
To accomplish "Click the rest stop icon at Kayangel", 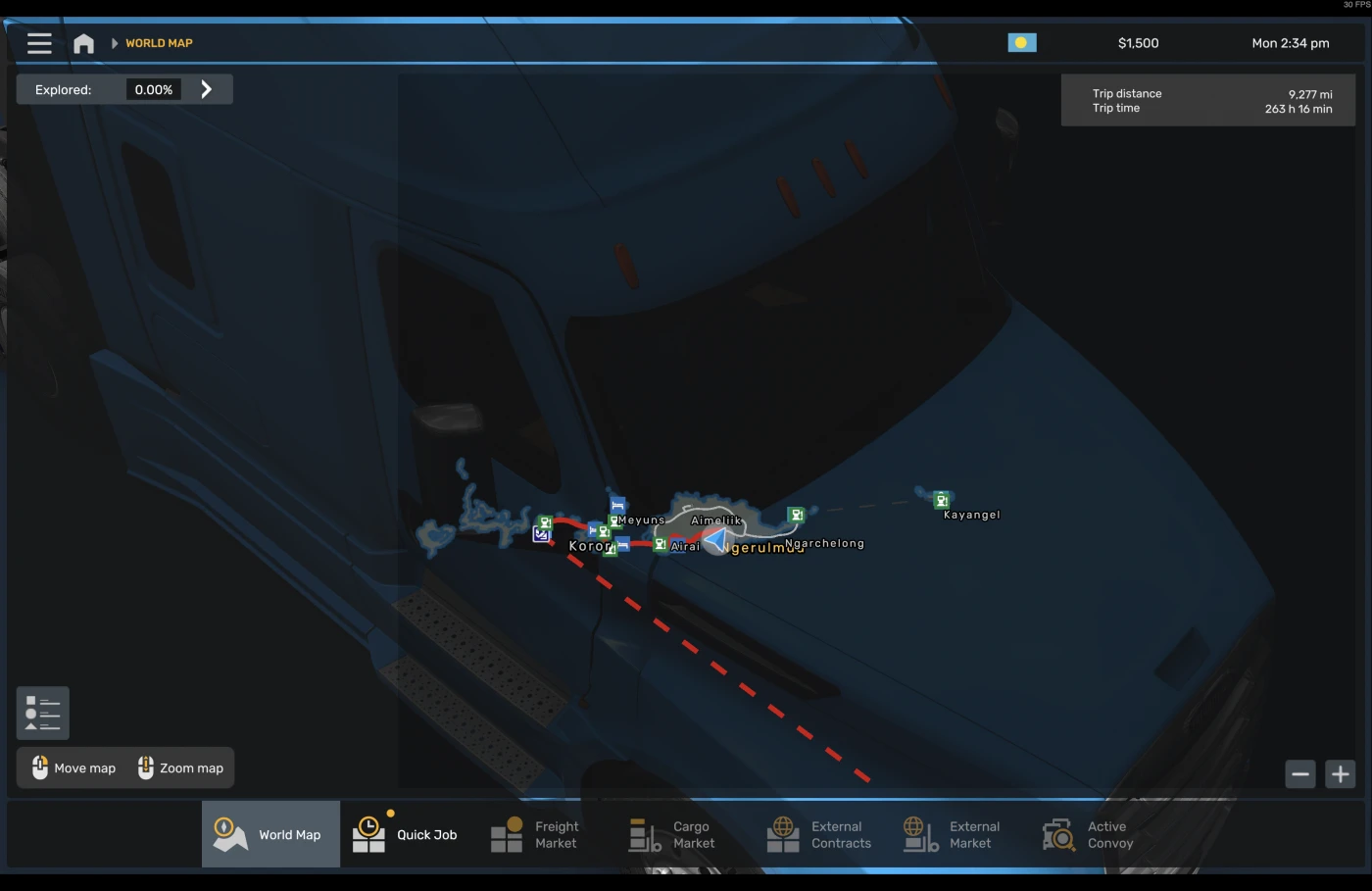I will (x=941, y=500).
